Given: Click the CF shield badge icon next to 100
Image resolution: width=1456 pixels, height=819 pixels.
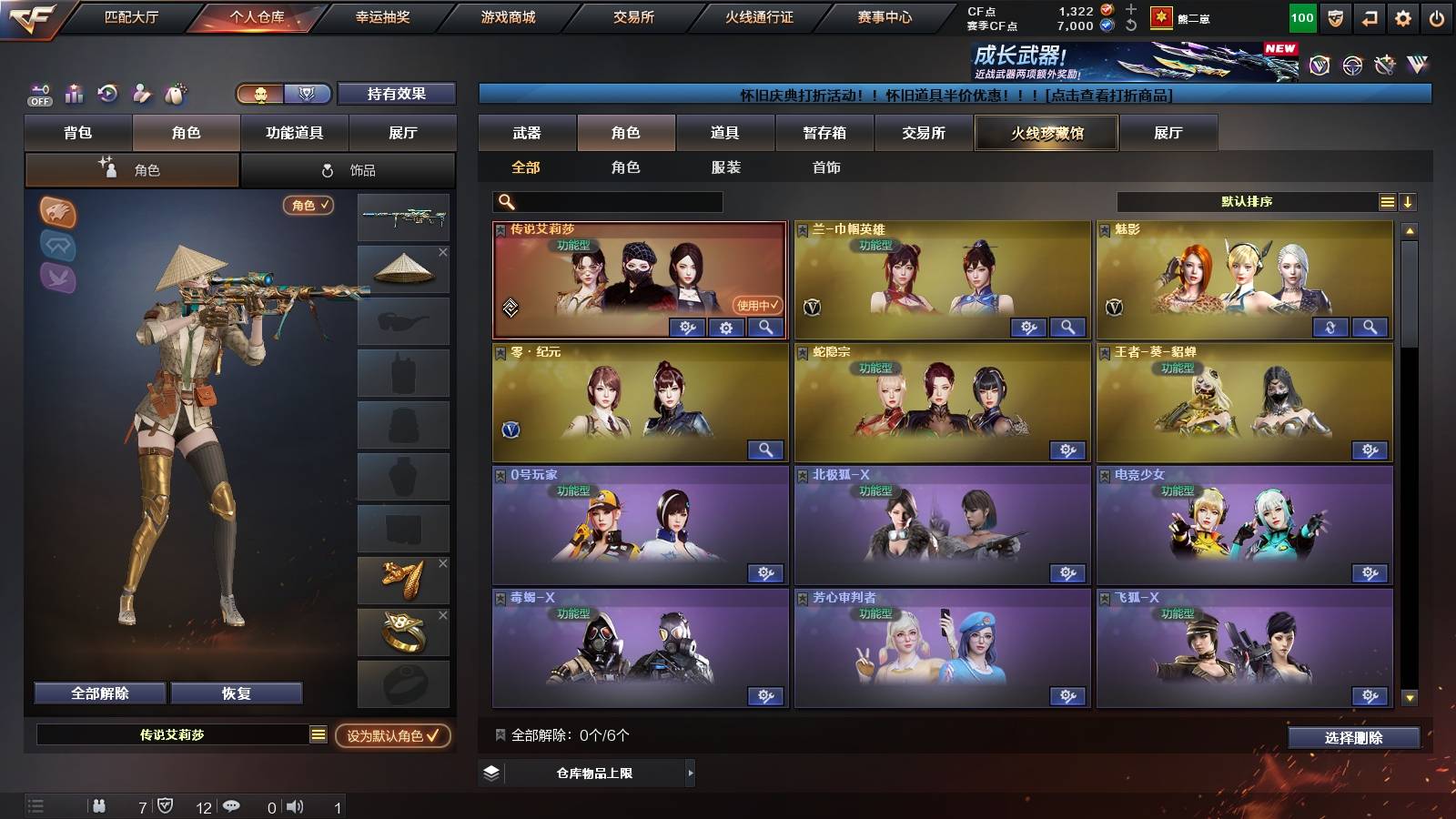Looking at the screenshot, I should coord(1335,16).
